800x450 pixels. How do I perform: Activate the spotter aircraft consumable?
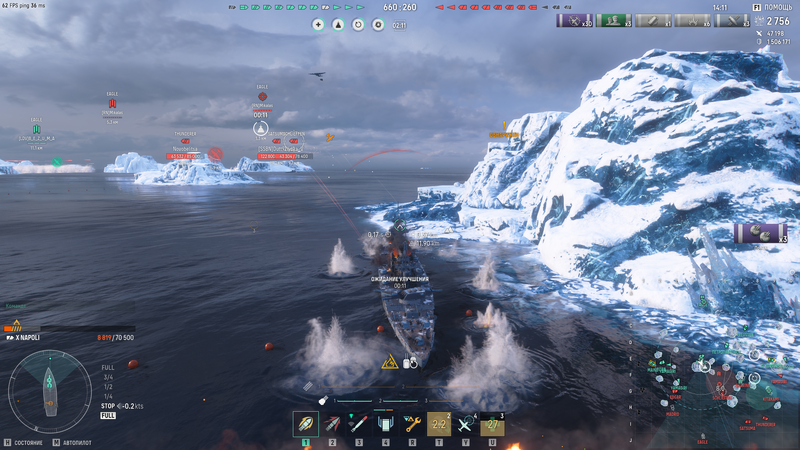466,424
